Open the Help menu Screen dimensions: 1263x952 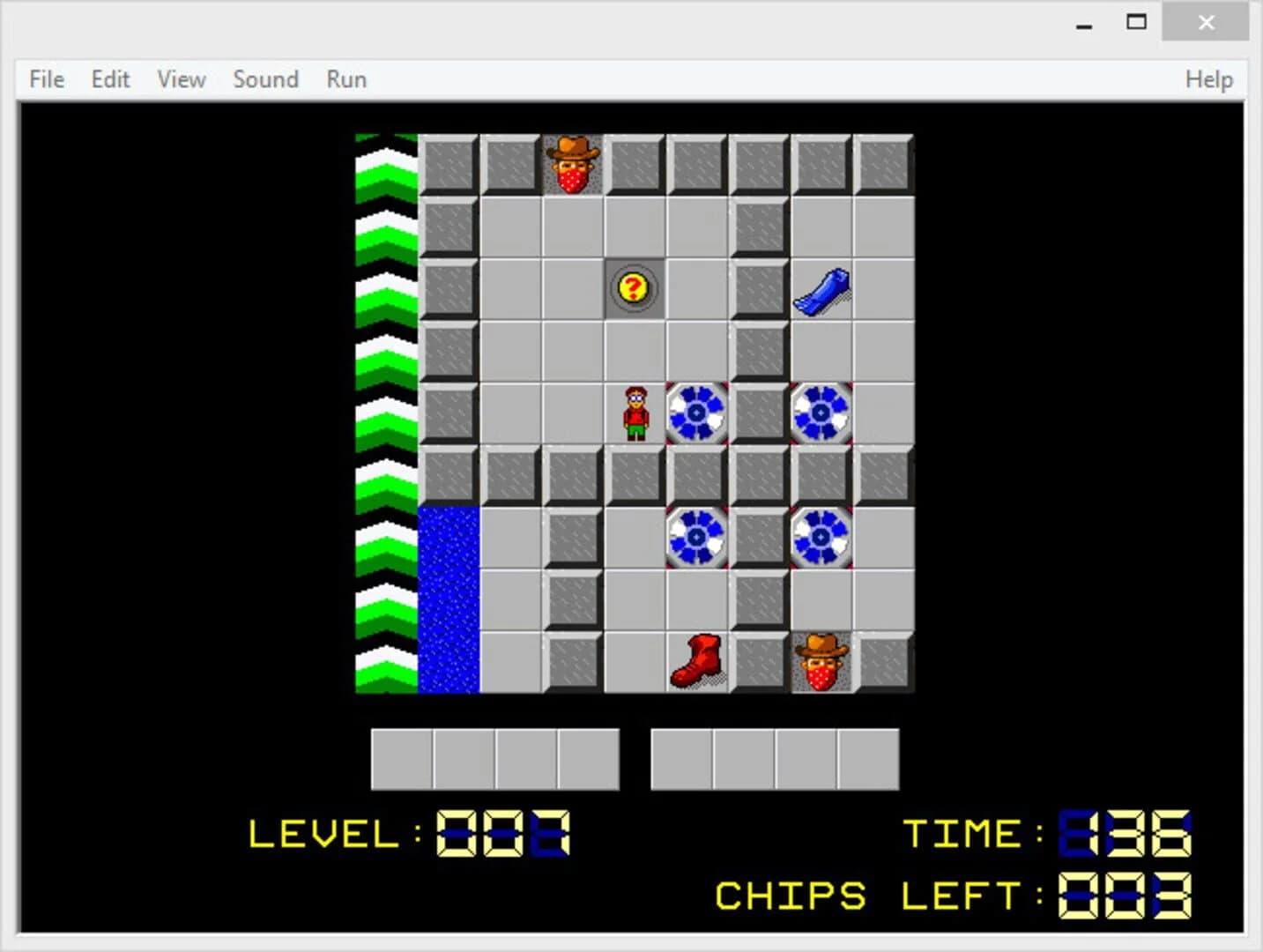click(x=1208, y=79)
